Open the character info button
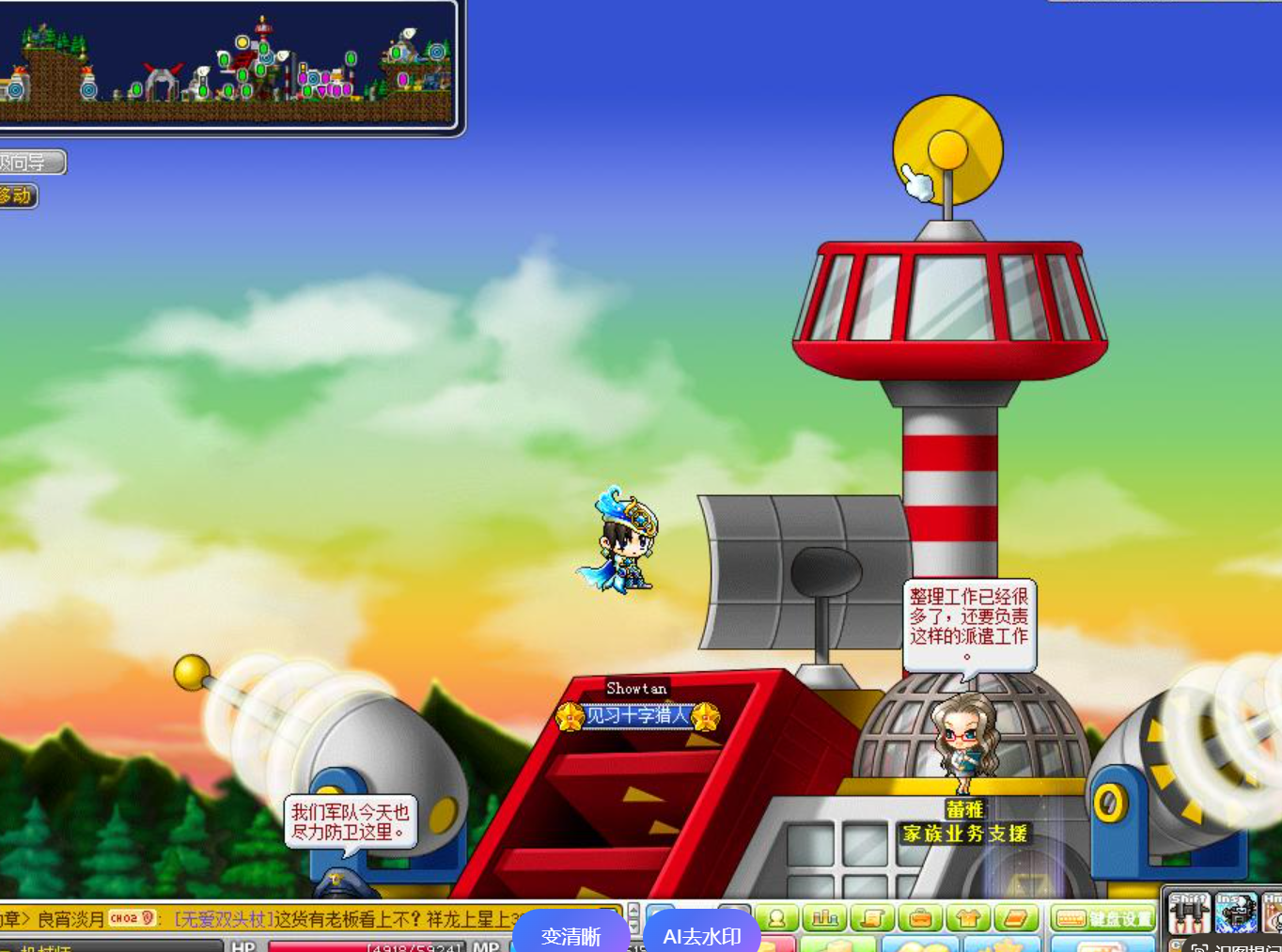Image resolution: width=1282 pixels, height=952 pixels. click(777, 918)
